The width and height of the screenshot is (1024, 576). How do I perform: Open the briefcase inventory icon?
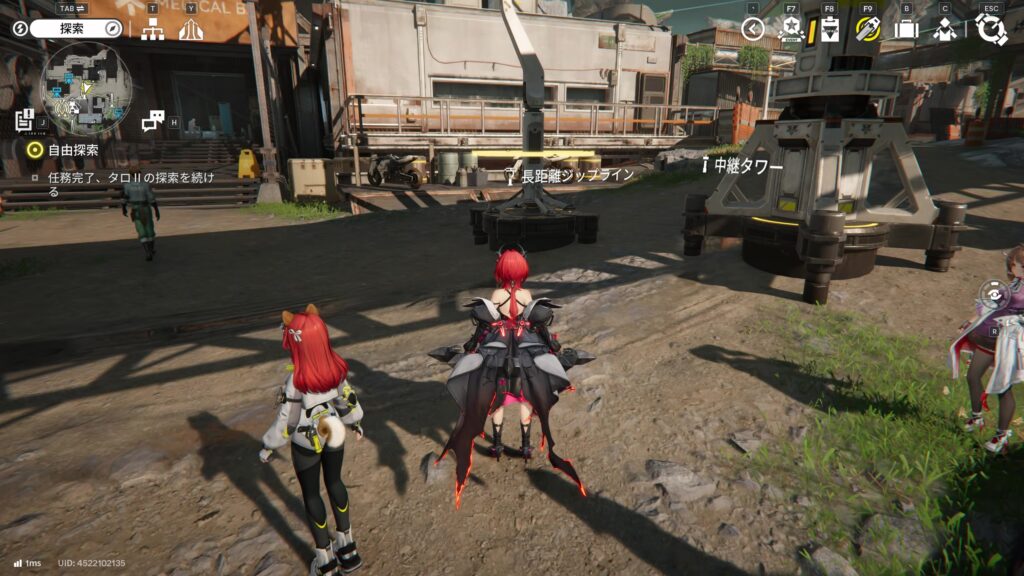906,29
